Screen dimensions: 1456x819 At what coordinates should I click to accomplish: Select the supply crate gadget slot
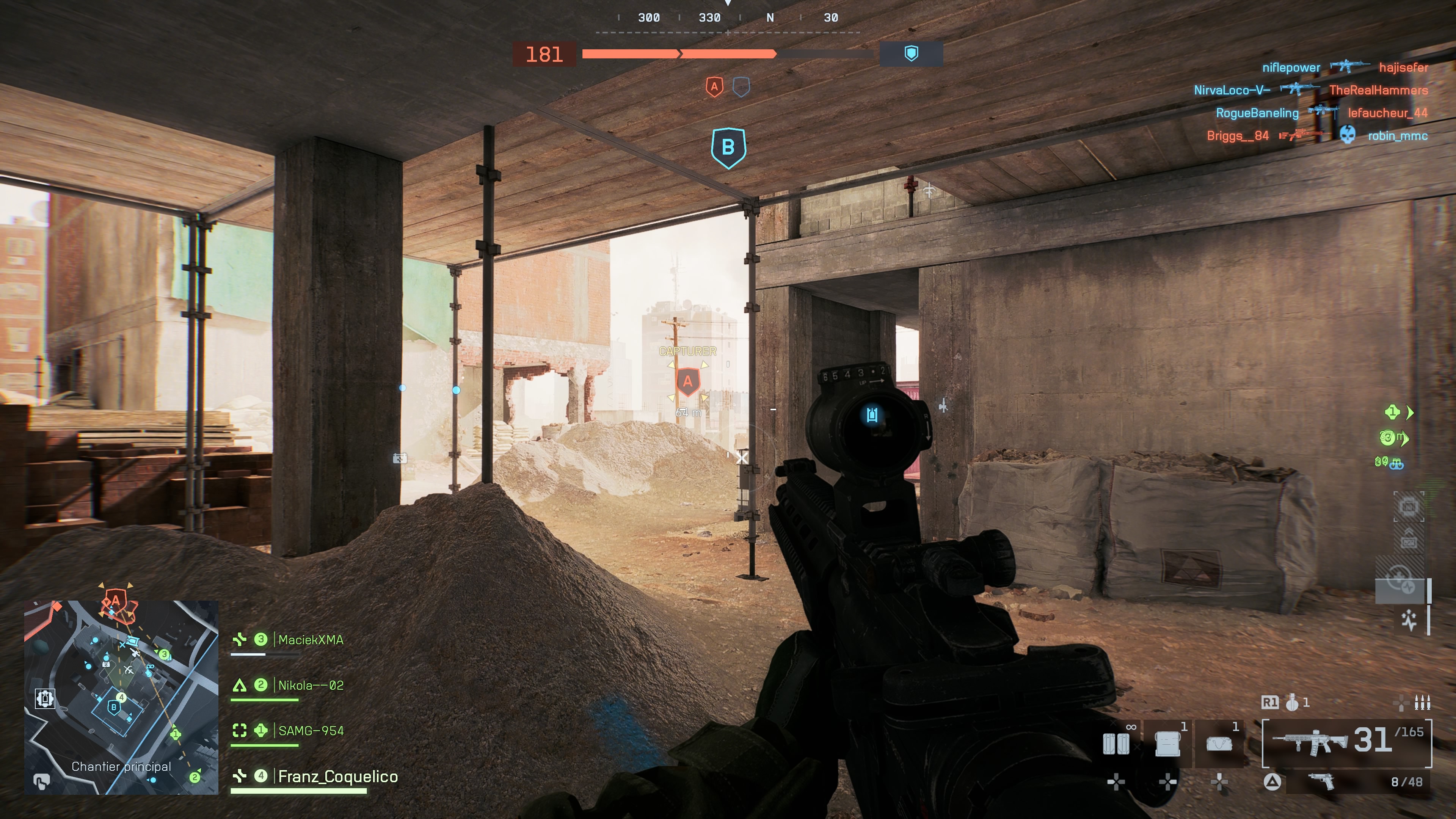click(x=1168, y=743)
